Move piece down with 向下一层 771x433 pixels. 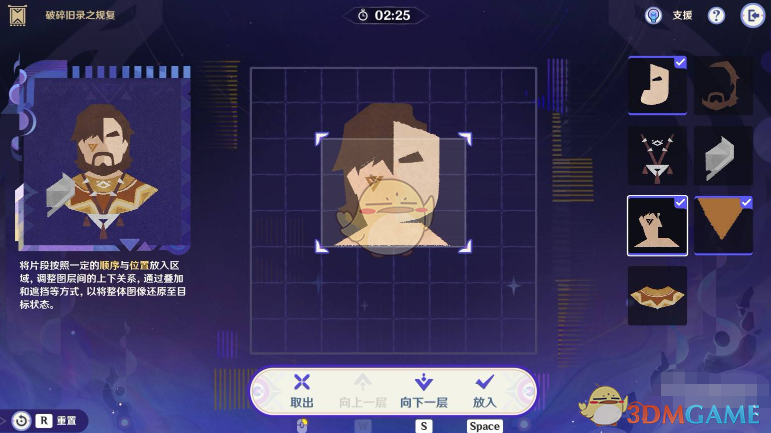click(423, 389)
